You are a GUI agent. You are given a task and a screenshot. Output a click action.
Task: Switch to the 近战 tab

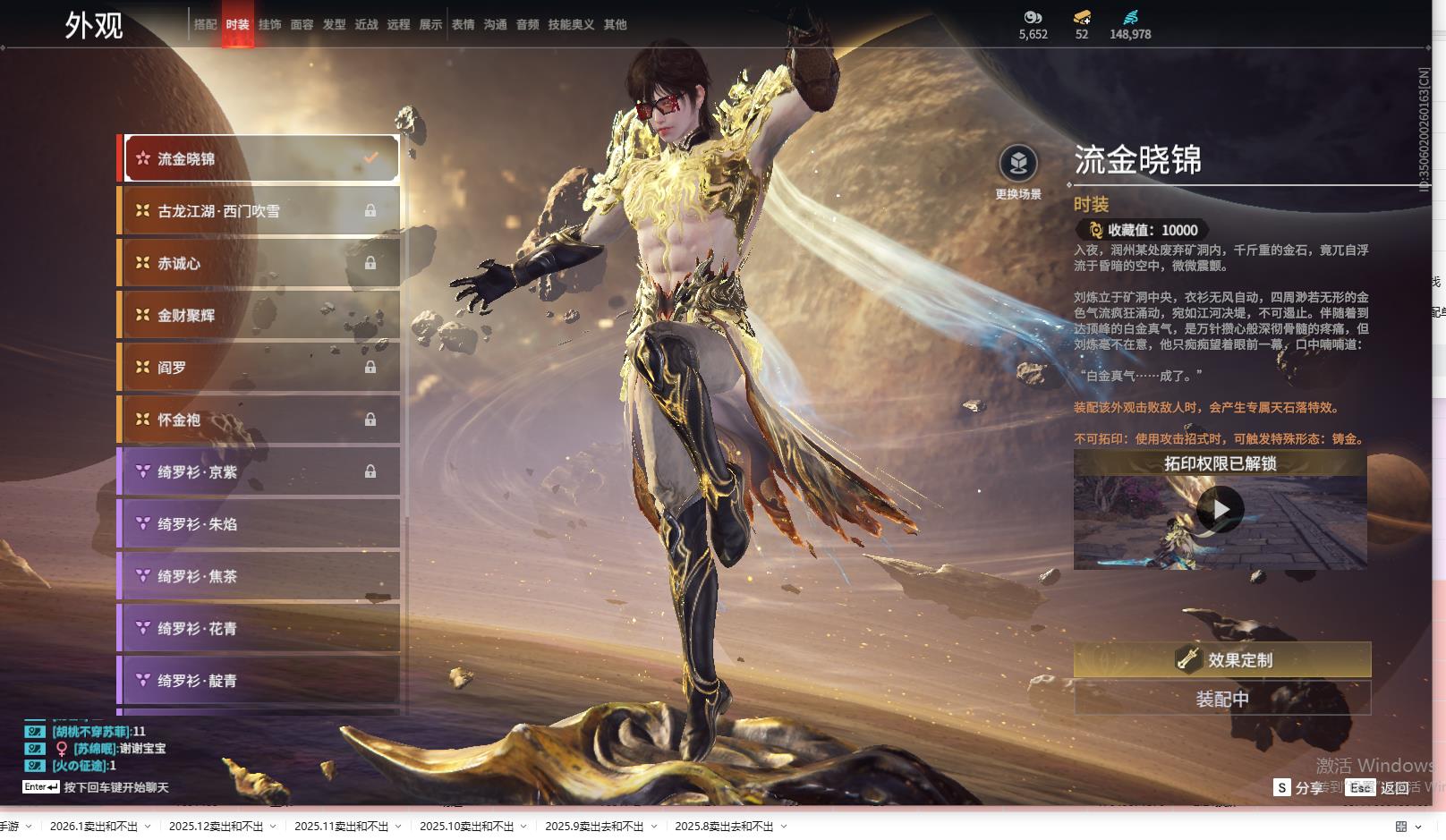tap(366, 25)
